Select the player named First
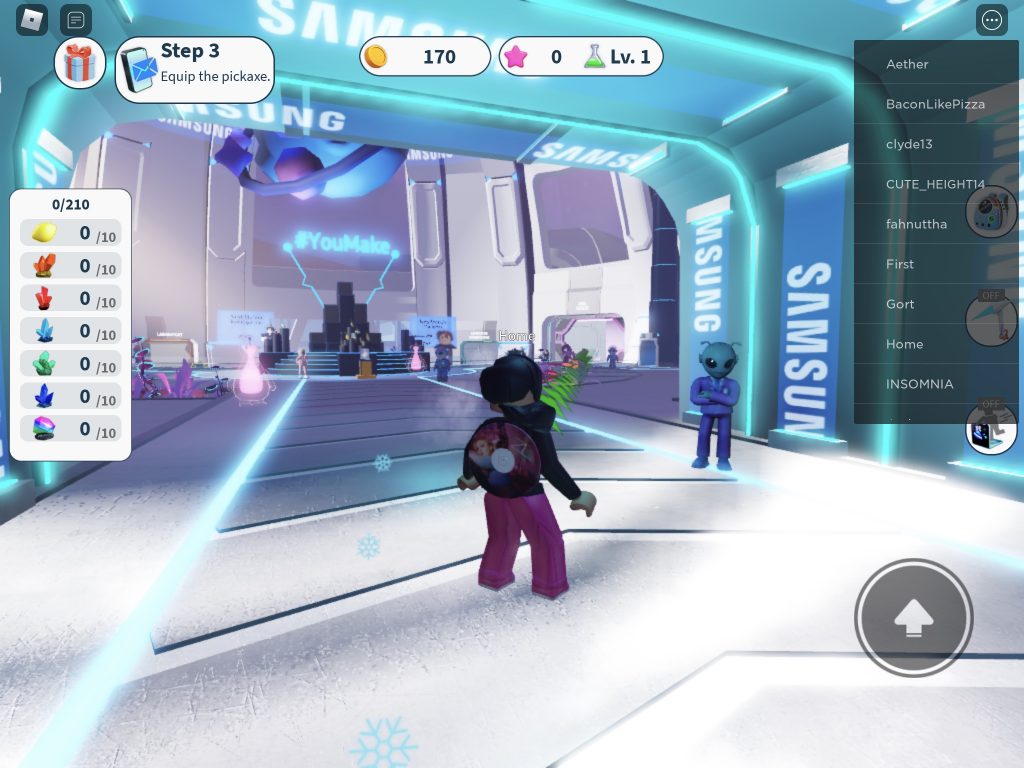This screenshot has height=768, width=1024. tap(900, 264)
